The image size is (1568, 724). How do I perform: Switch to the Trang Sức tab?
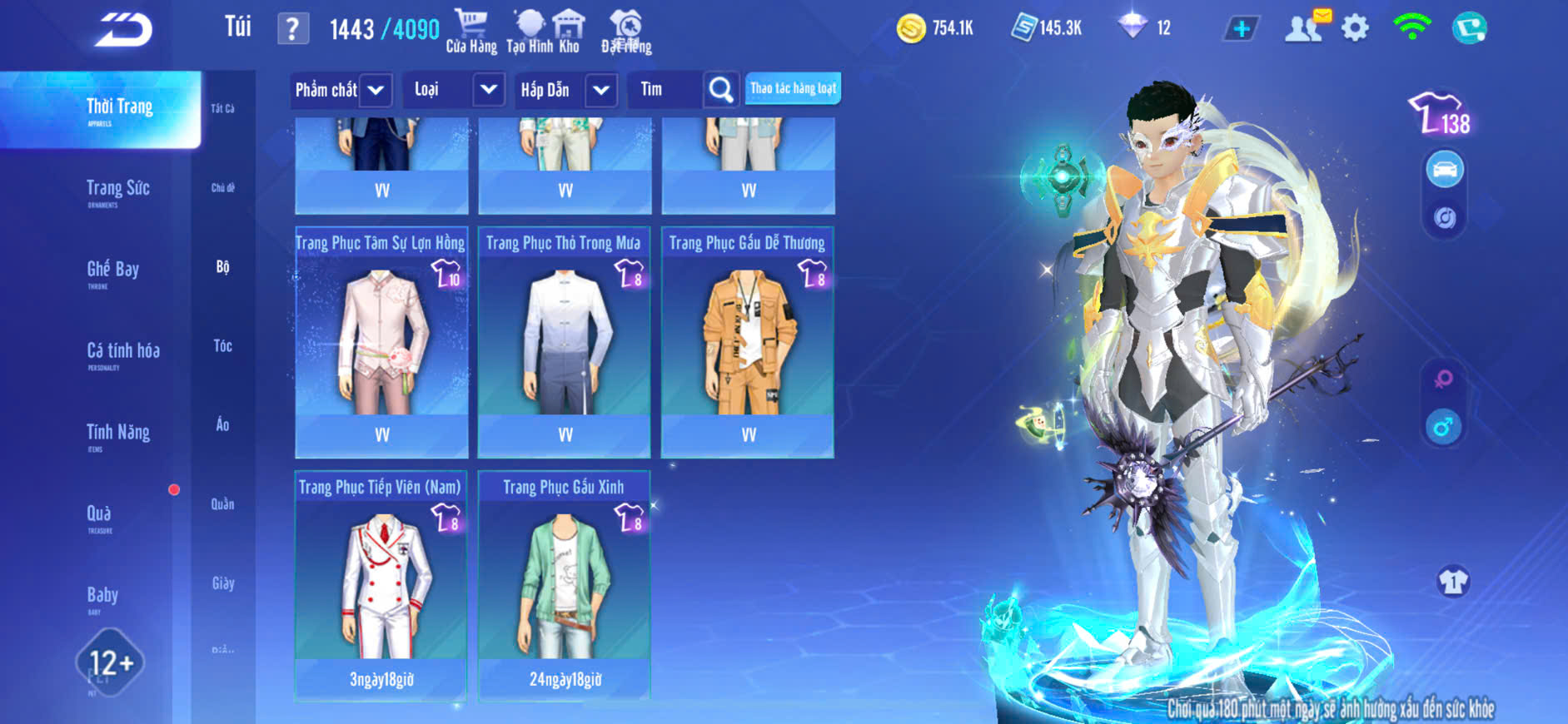[x=117, y=191]
